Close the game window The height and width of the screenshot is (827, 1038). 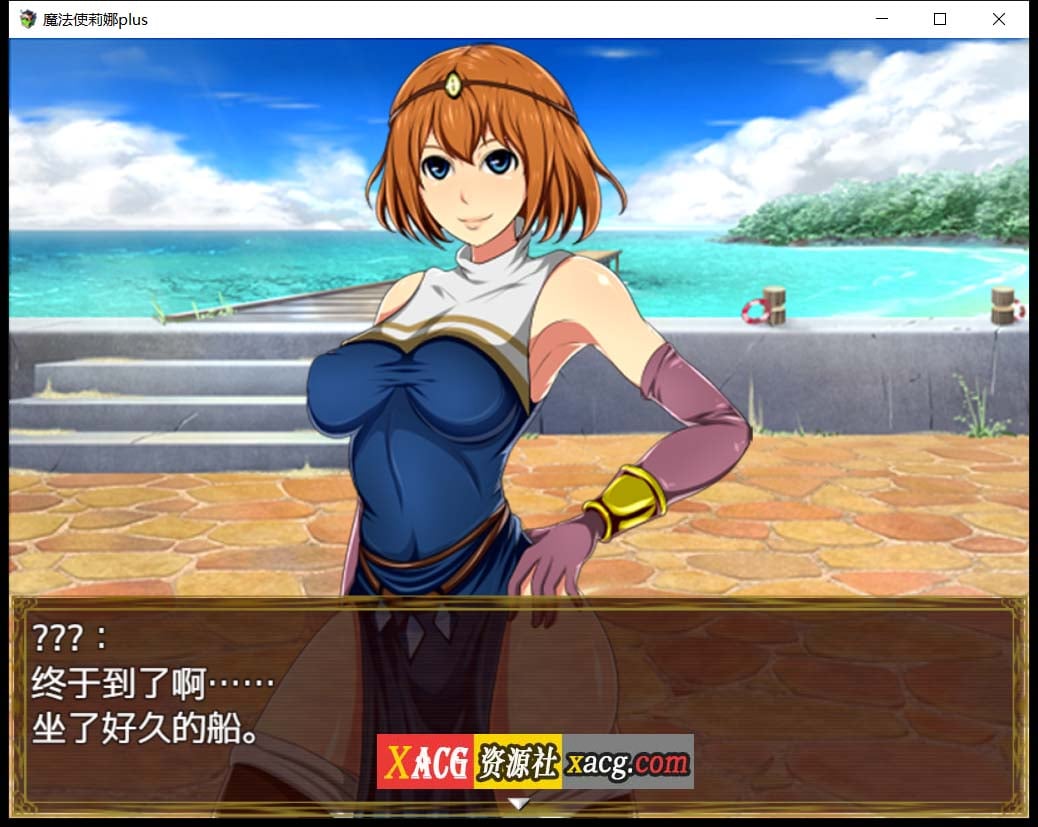click(998, 19)
